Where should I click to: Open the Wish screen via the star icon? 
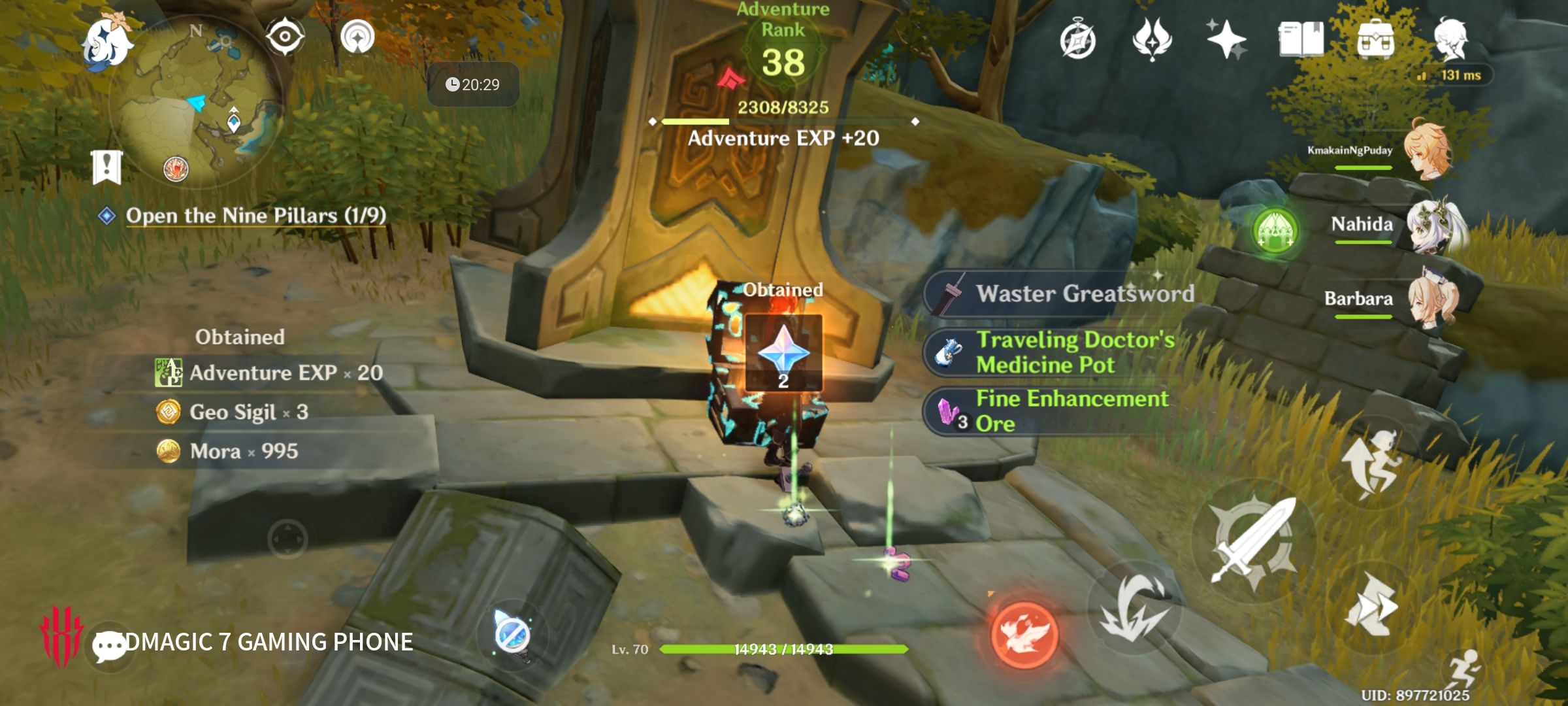[x=1230, y=41]
